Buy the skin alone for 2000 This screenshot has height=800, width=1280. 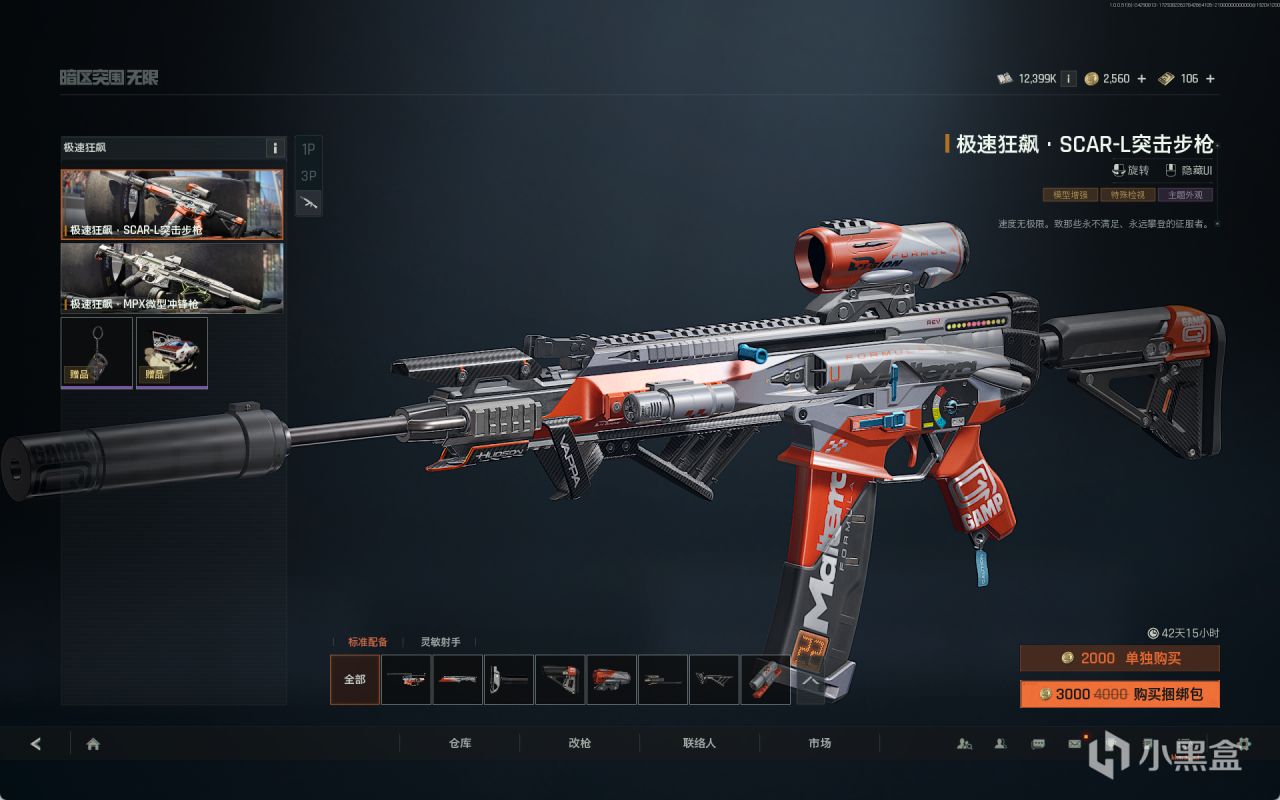coord(1120,658)
